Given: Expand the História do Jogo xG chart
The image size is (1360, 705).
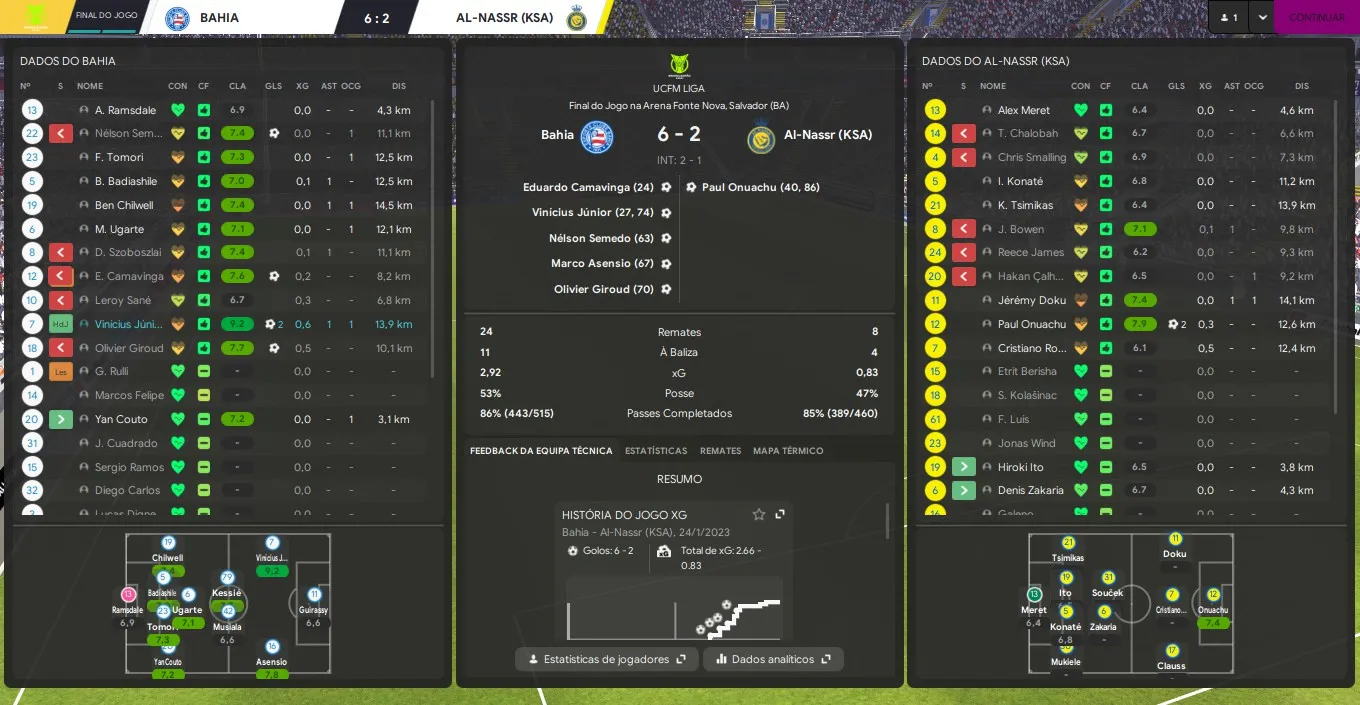Looking at the screenshot, I should click(x=780, y=514).
